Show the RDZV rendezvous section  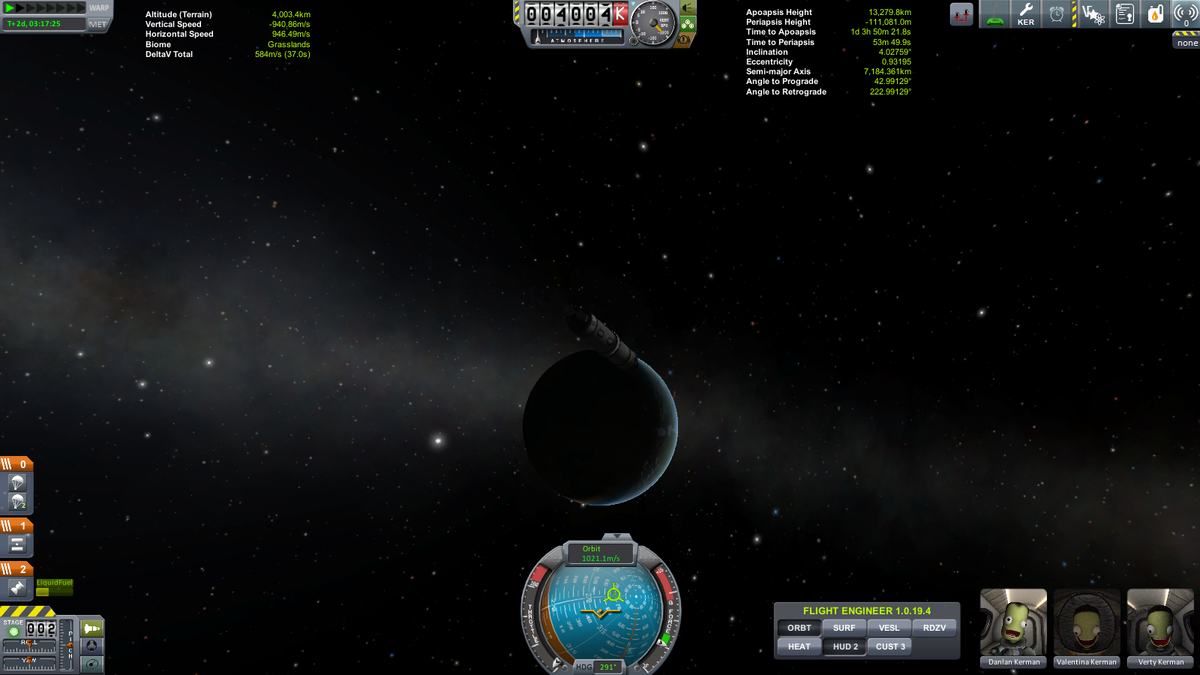(x=934, y=628)
